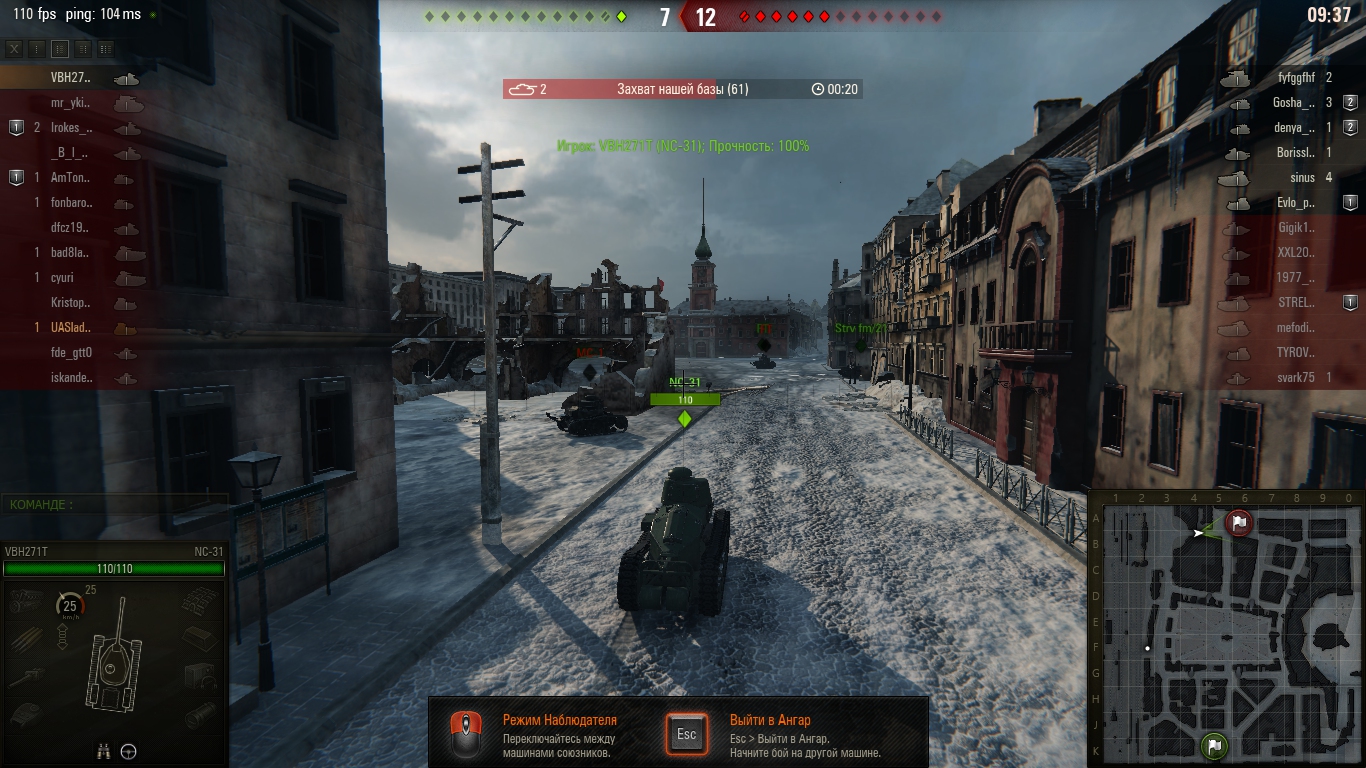The width and height of the screenshot is (1366, 768).
Task: Select ally iskande.. in the team list
Action: coord(71,377)
